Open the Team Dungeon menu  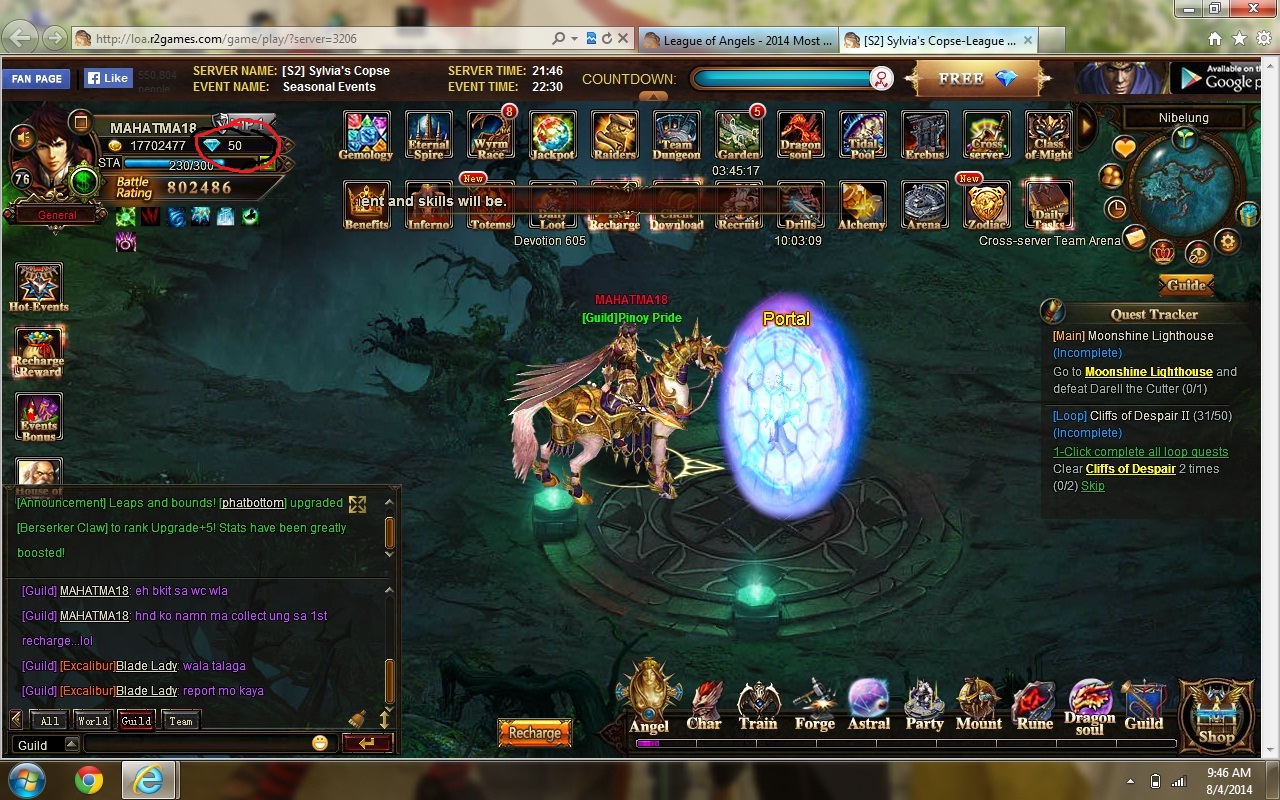(x=676, y=135)
